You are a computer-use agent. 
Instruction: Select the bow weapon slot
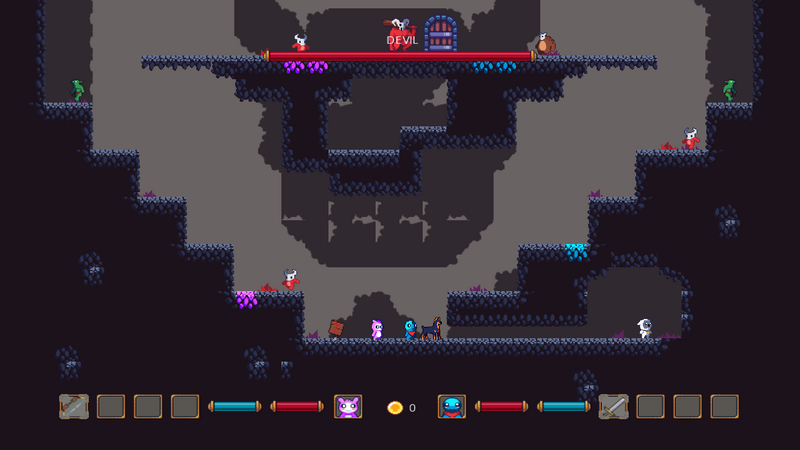click(x=74, y=406)
